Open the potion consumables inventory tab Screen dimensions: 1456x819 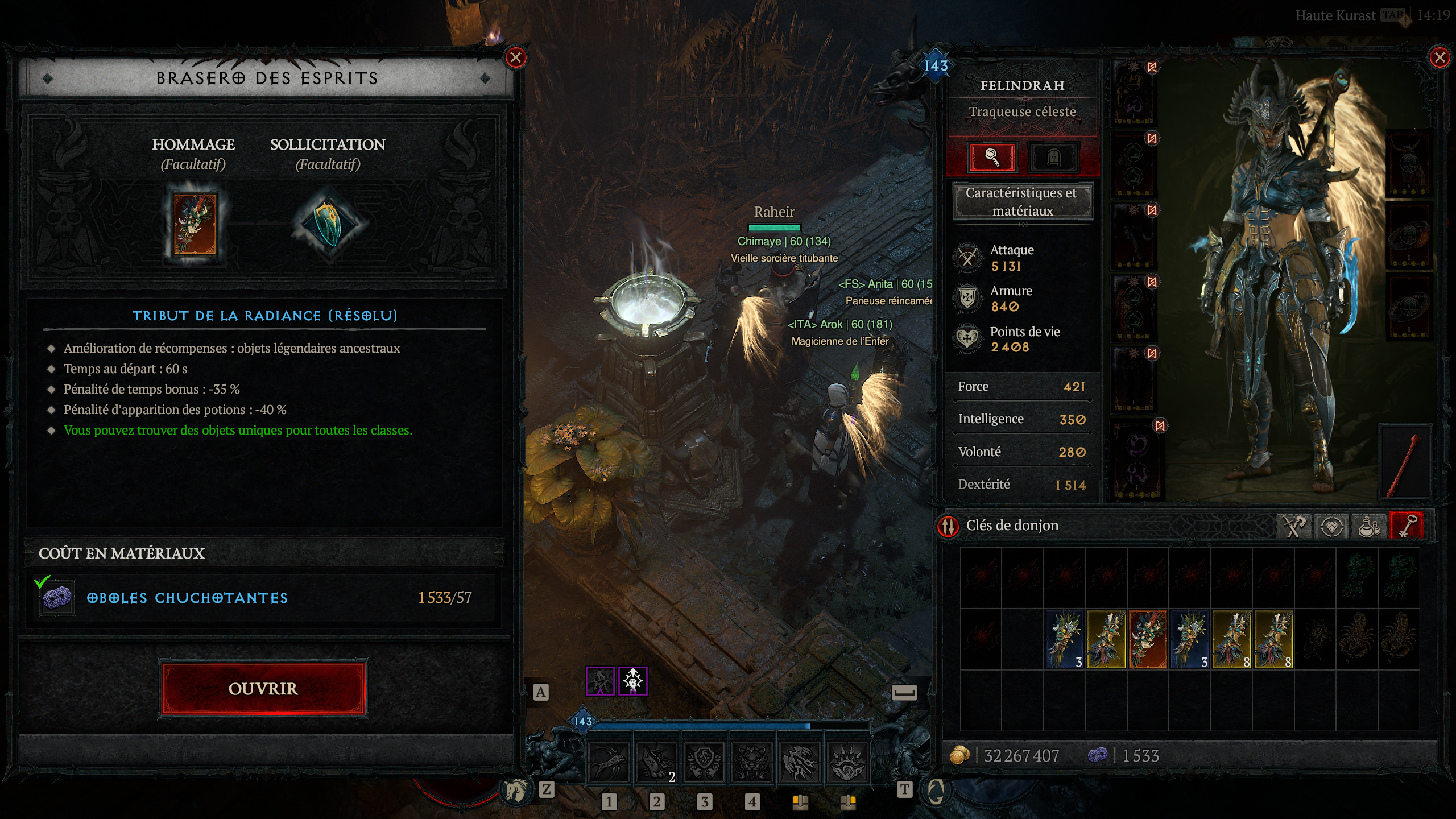[1369, 526]
